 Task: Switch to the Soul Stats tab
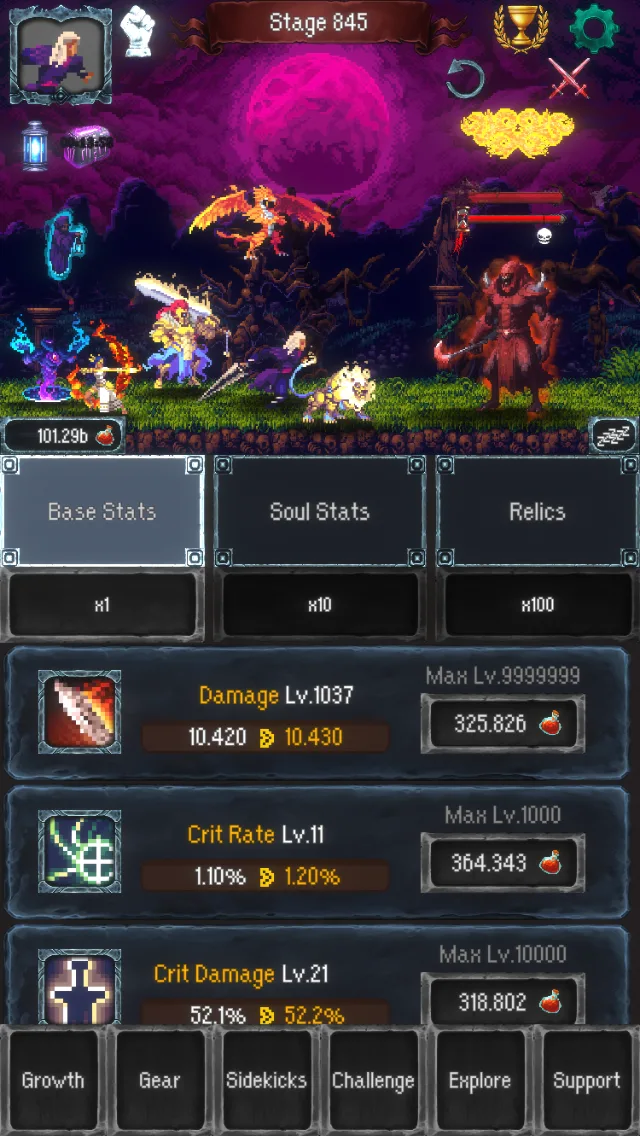tap(320, 512)
